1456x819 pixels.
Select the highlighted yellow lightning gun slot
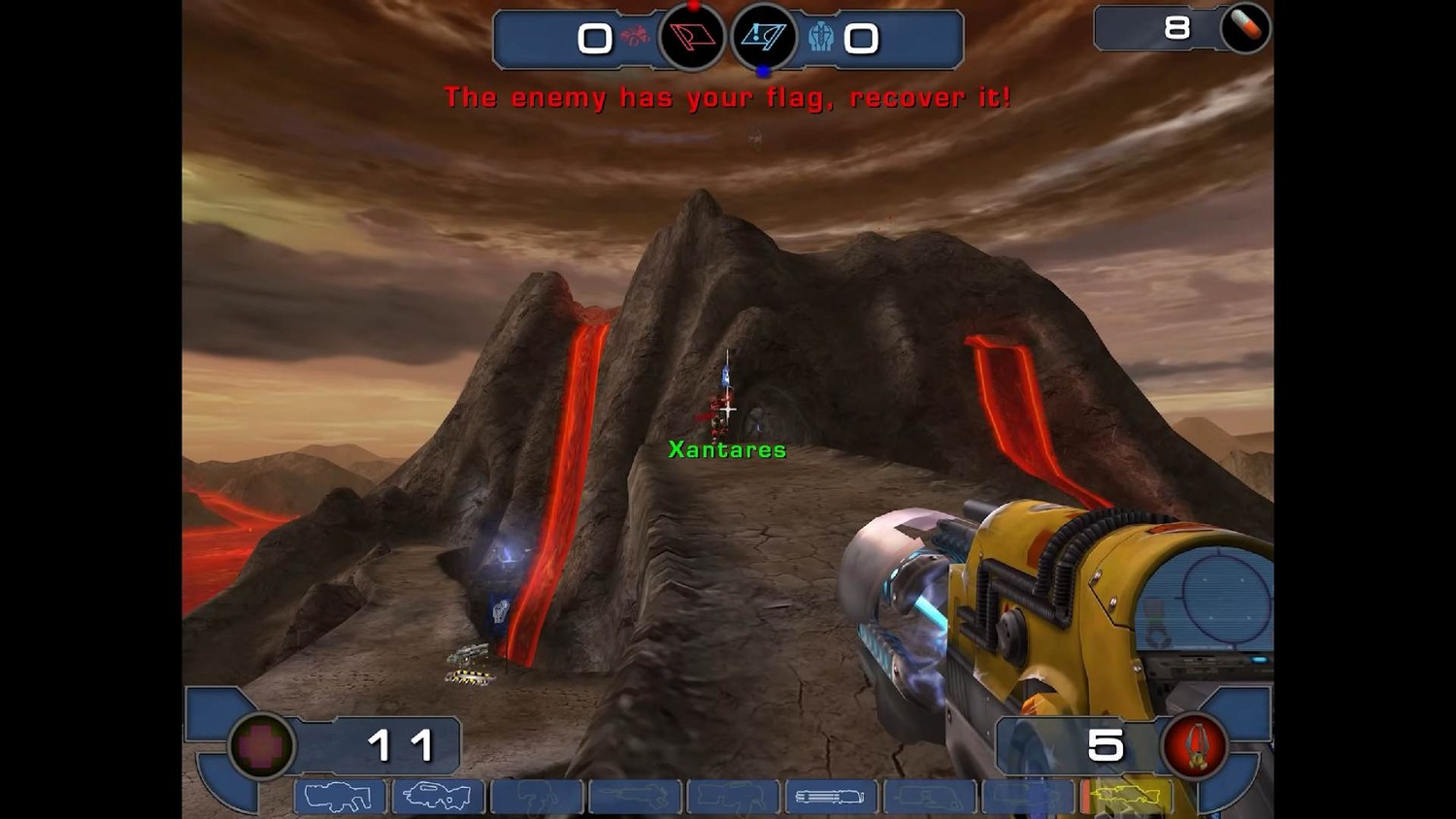tap(1127, 797)
